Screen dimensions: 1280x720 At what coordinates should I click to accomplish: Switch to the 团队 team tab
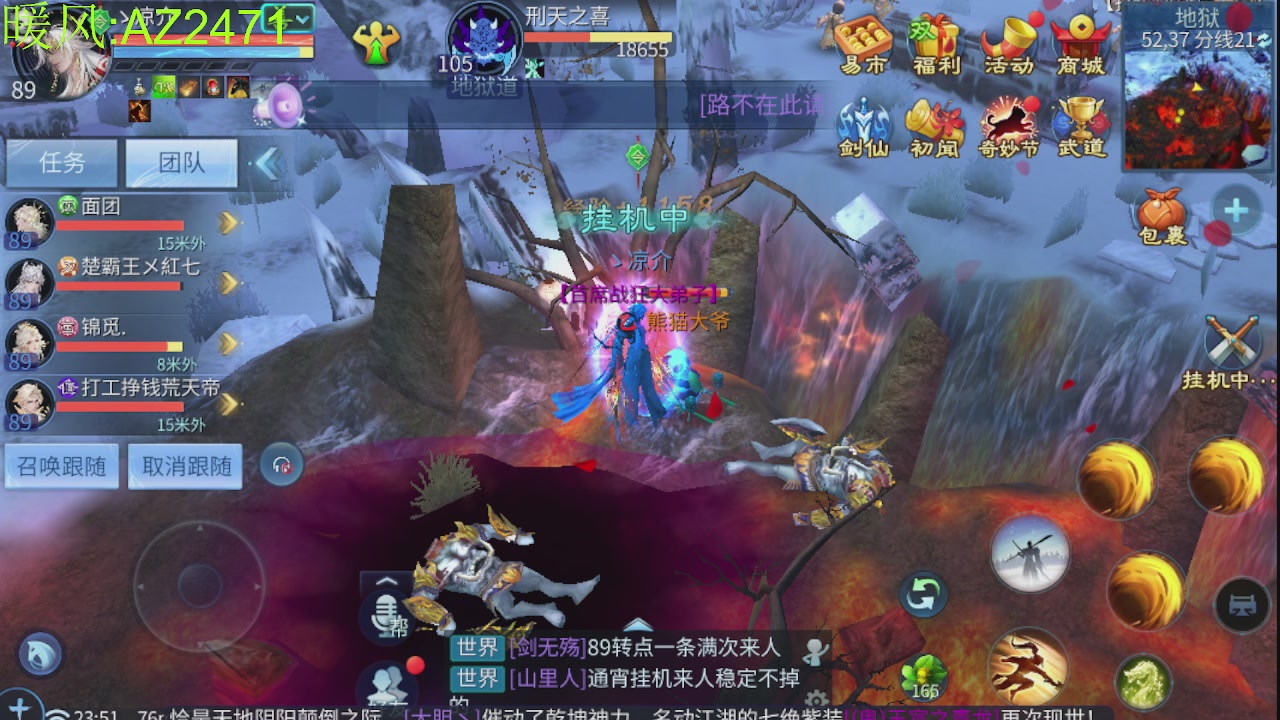tap(181, 163)
